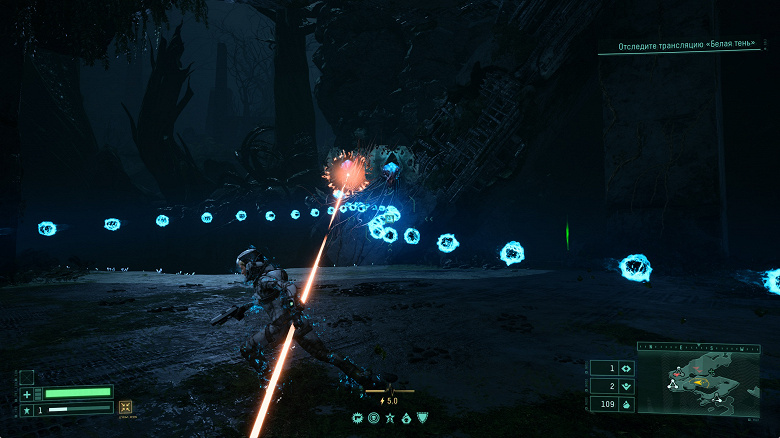Select the empty square slot above health

pyautogui.click(x=27, y=377)
